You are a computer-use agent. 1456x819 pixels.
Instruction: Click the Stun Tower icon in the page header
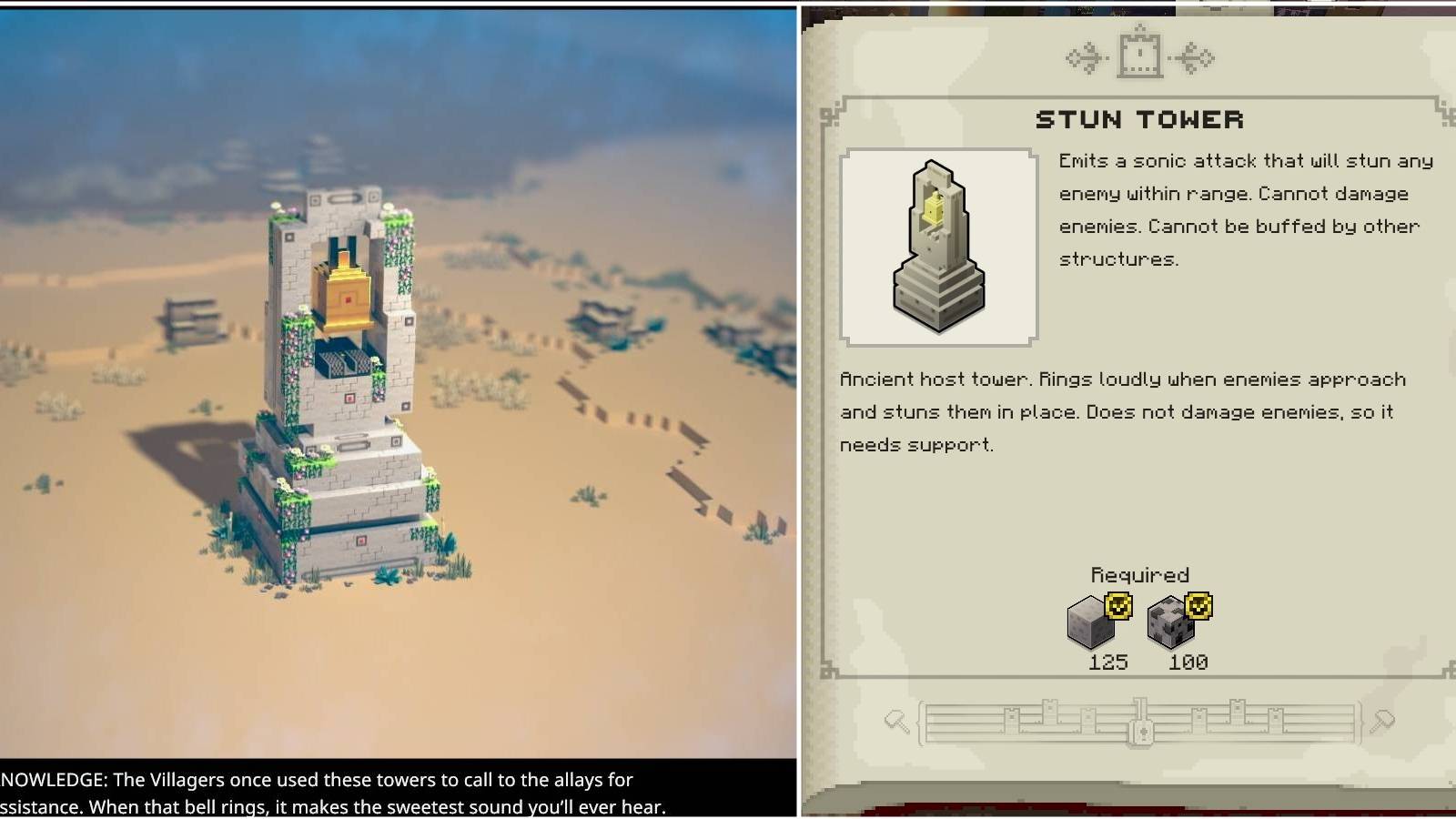pyautogui.click(x=1140, y=55)
